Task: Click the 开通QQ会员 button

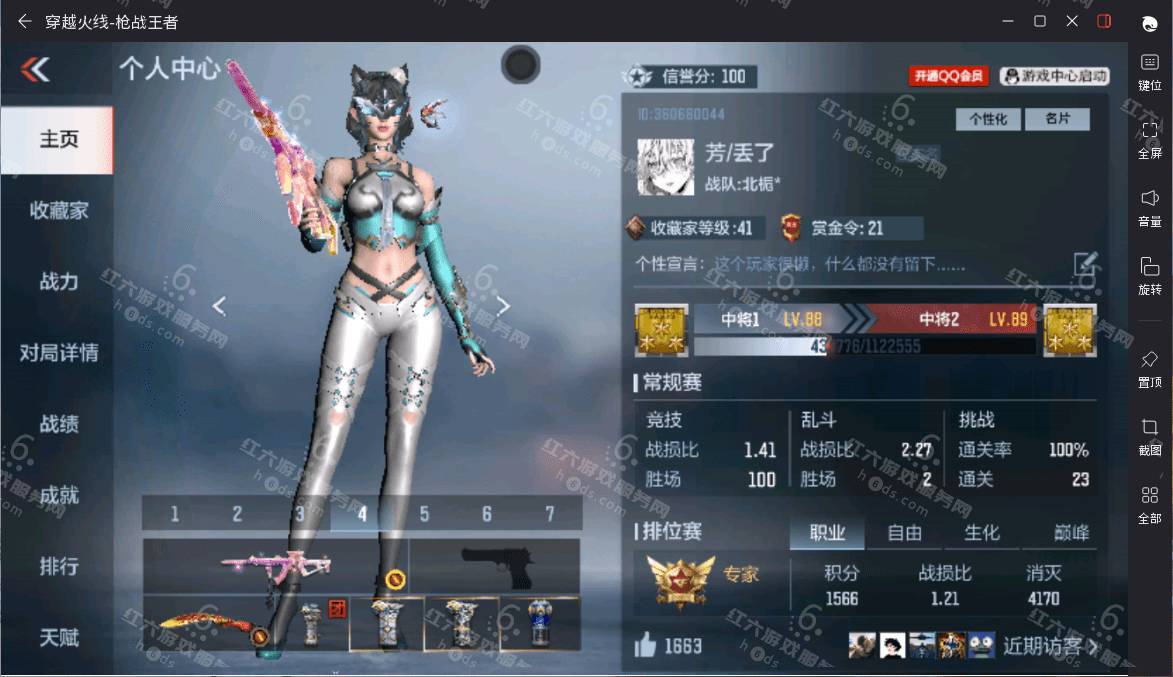Action: pyautogui.click(x=948, y=76)
